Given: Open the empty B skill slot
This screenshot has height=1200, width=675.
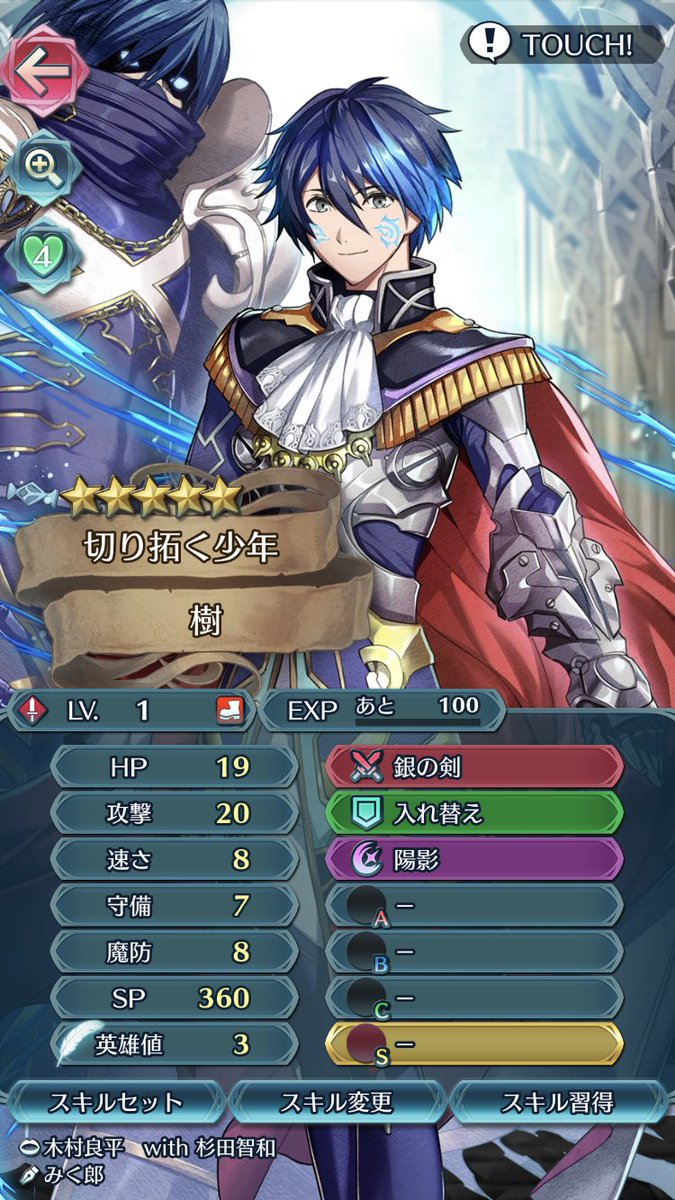Looking at the screenshot, I should pos(474,951).
